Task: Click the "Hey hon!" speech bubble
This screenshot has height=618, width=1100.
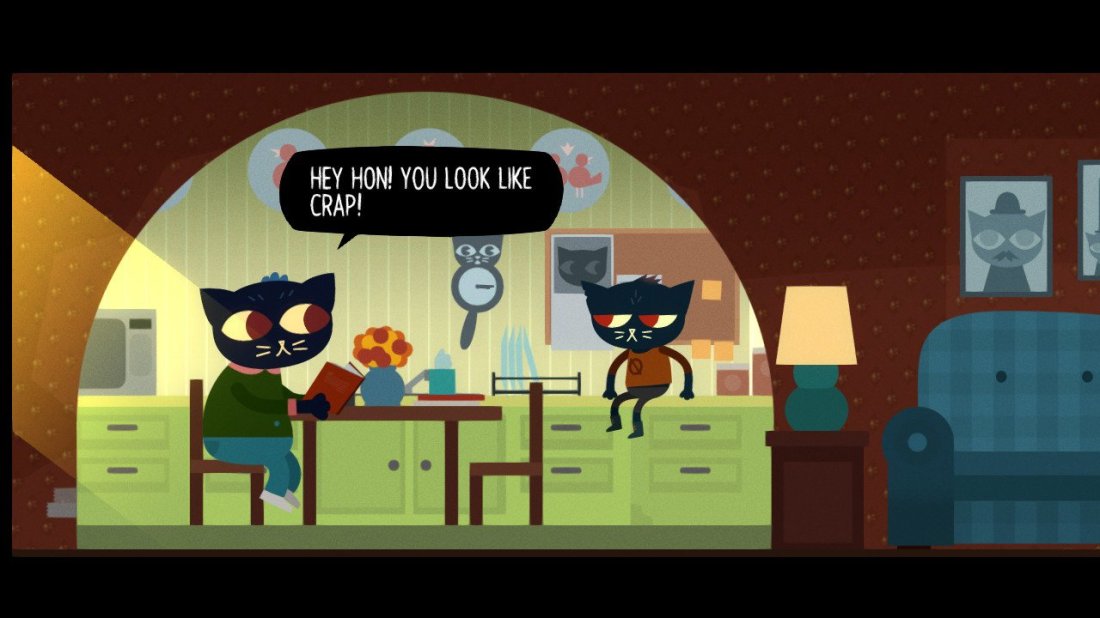Action: [x=420, y=191]
